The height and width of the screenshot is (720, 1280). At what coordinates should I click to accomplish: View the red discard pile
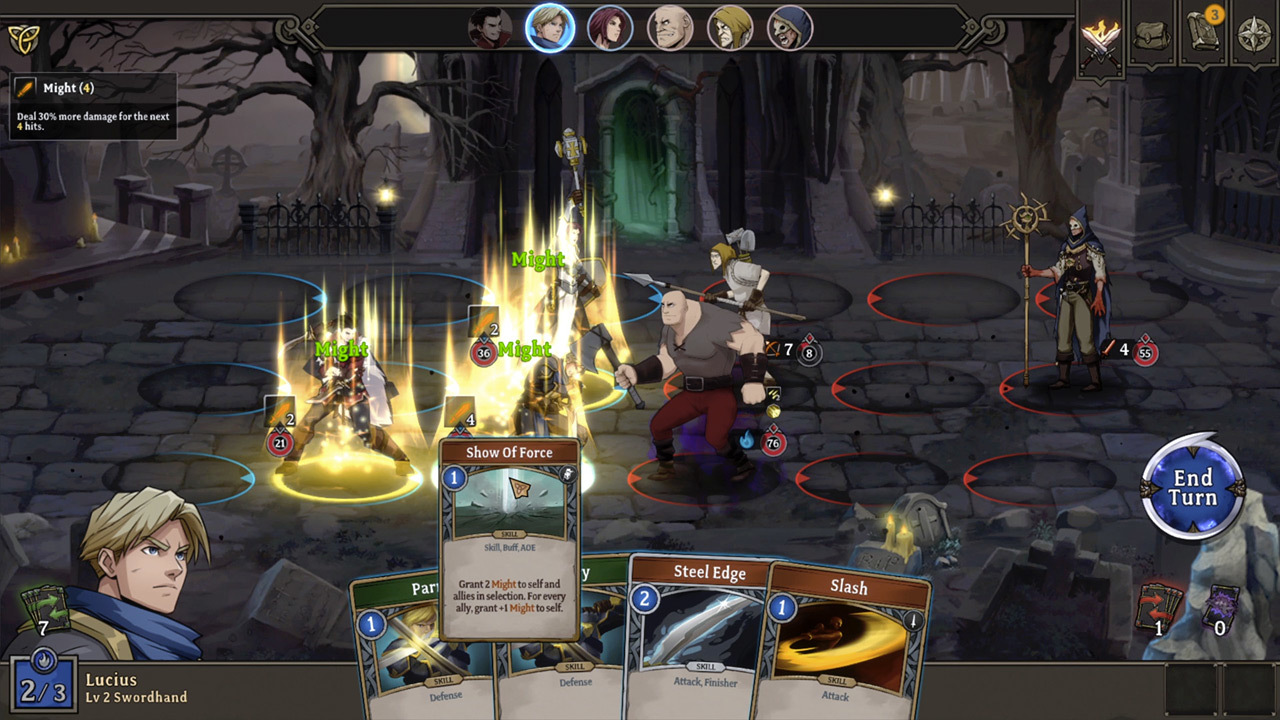tap(1160, 607)
